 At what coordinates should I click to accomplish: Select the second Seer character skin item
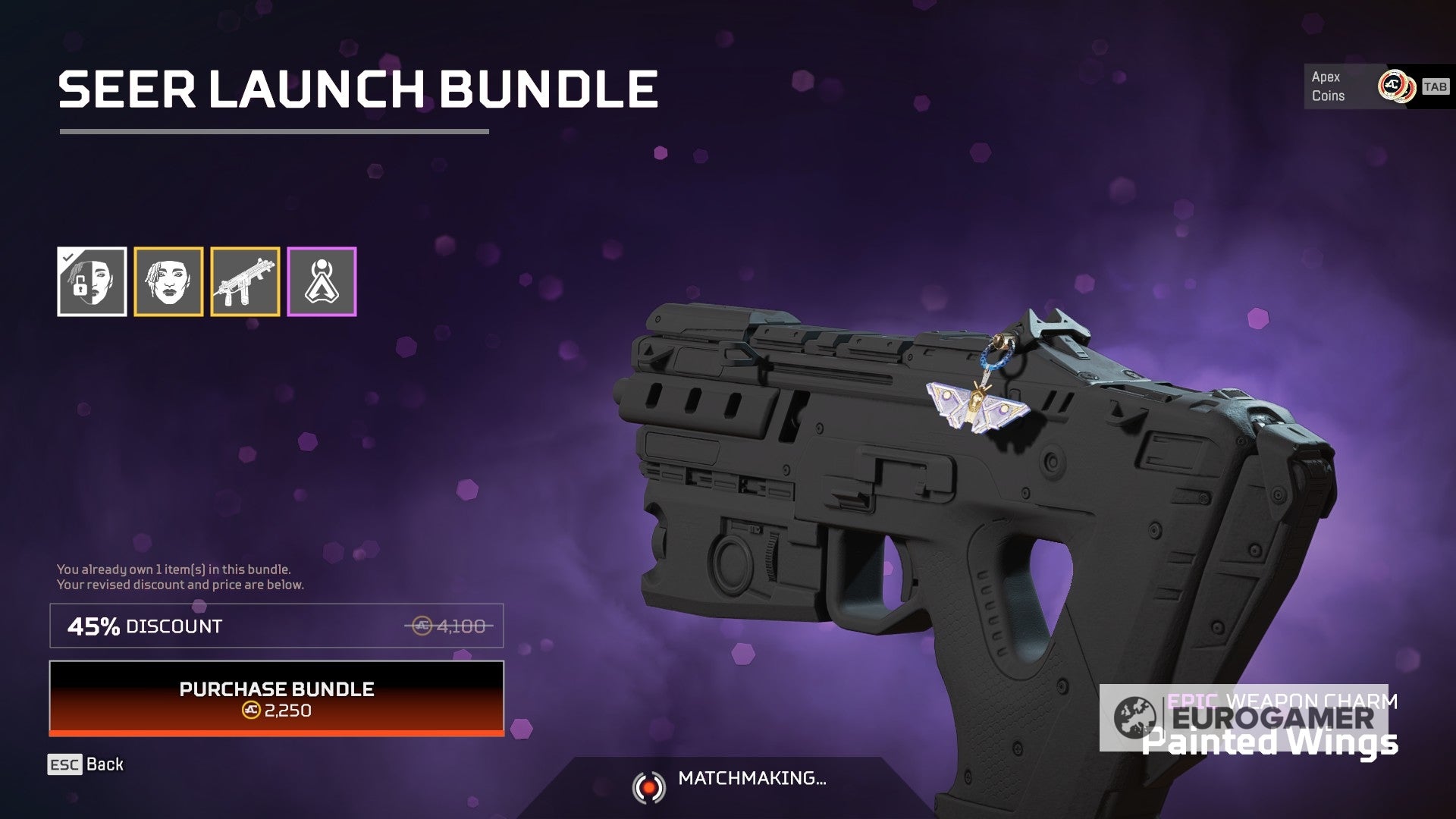click(x=168, y=281)
